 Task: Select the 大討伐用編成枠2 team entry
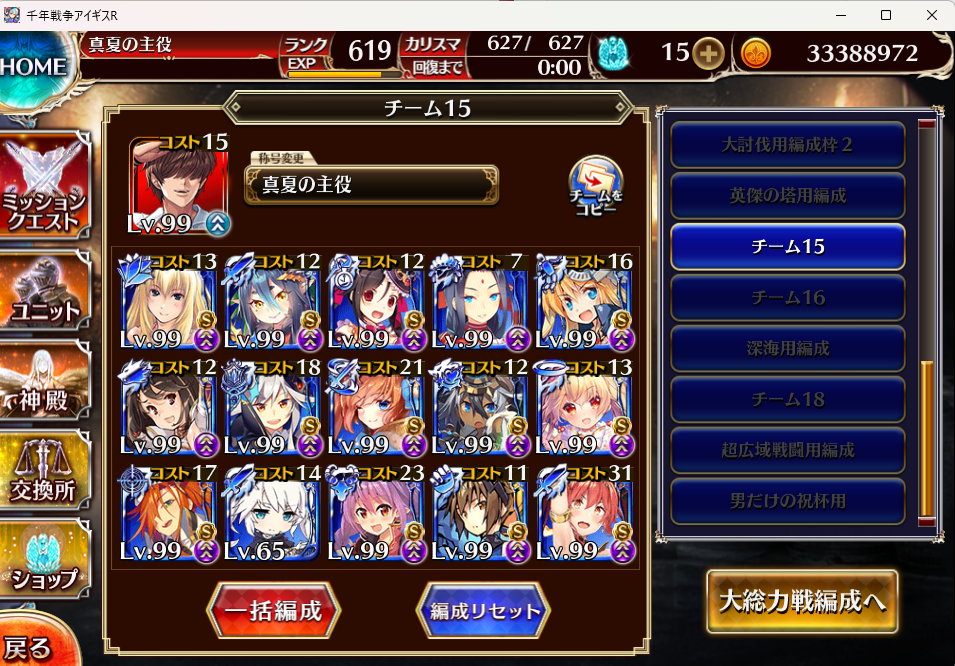(788, 145)
